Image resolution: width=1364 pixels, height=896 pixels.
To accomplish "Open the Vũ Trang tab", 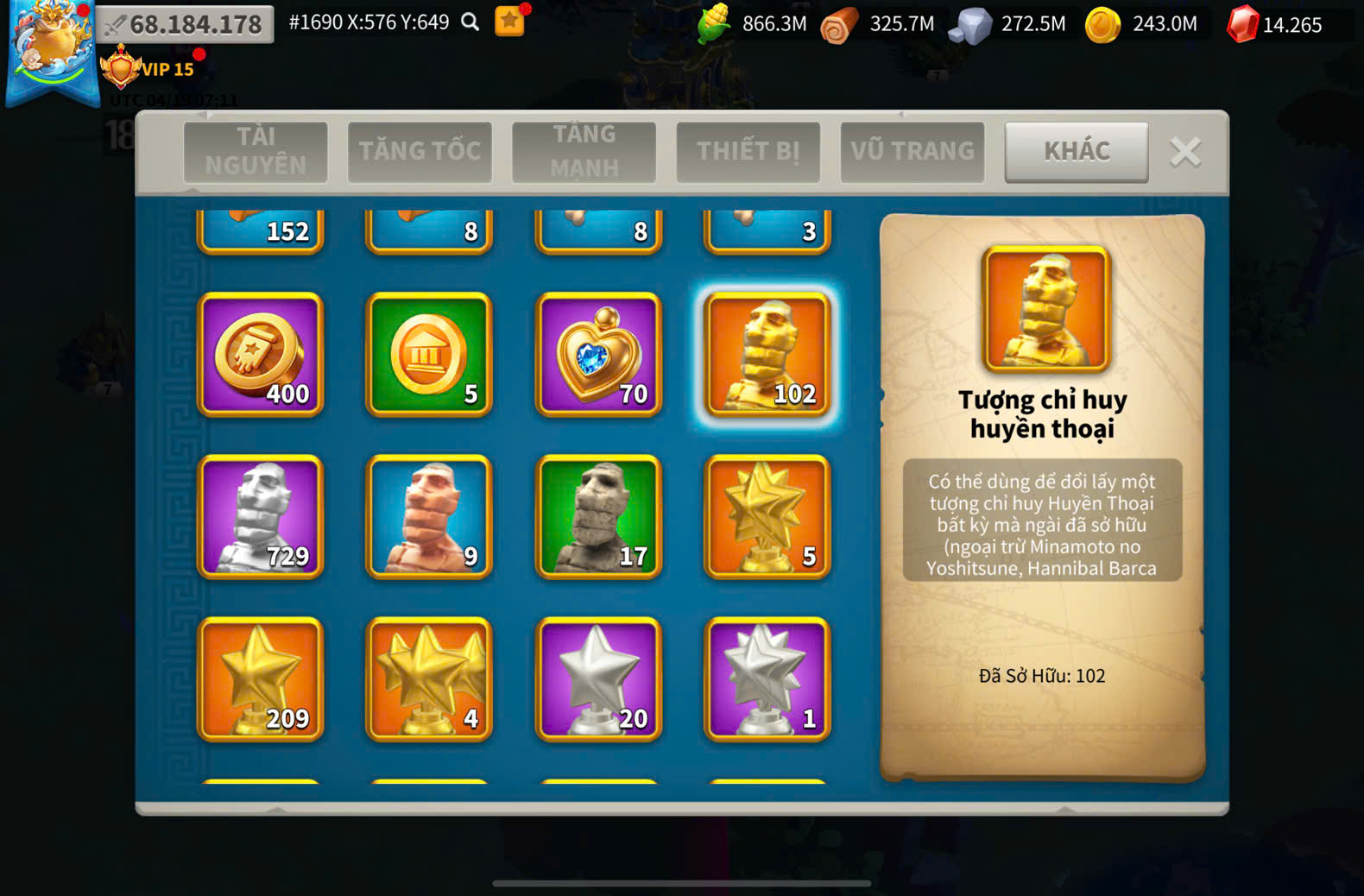I will click(912, 151).
